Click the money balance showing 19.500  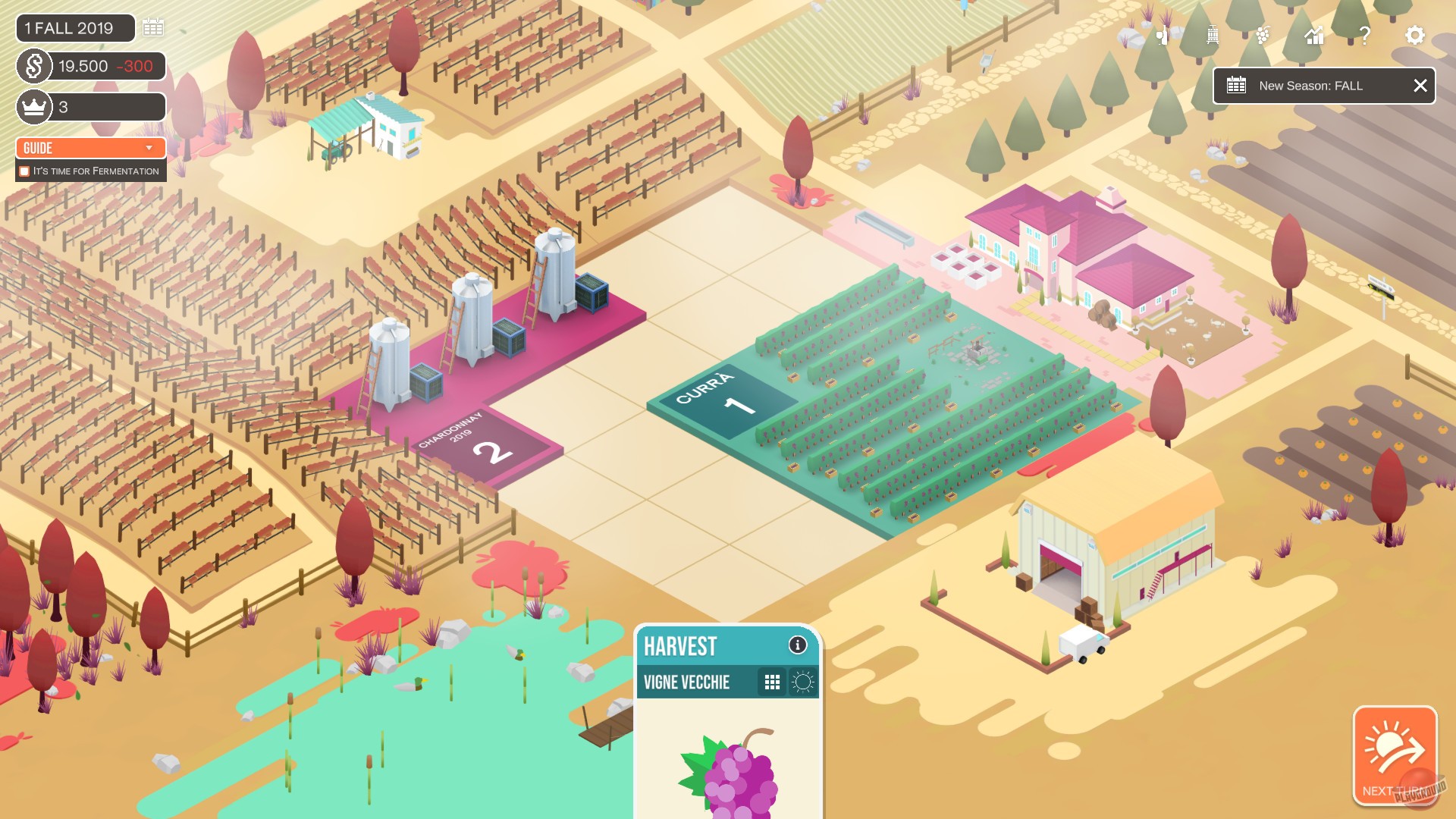pos(83,66)
